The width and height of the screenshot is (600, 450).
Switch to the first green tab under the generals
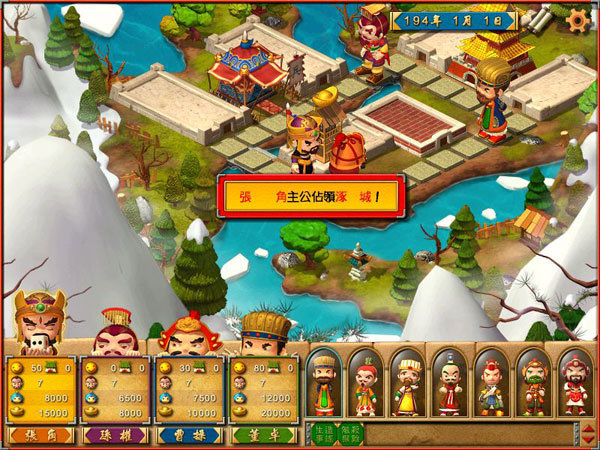(321, 433)
